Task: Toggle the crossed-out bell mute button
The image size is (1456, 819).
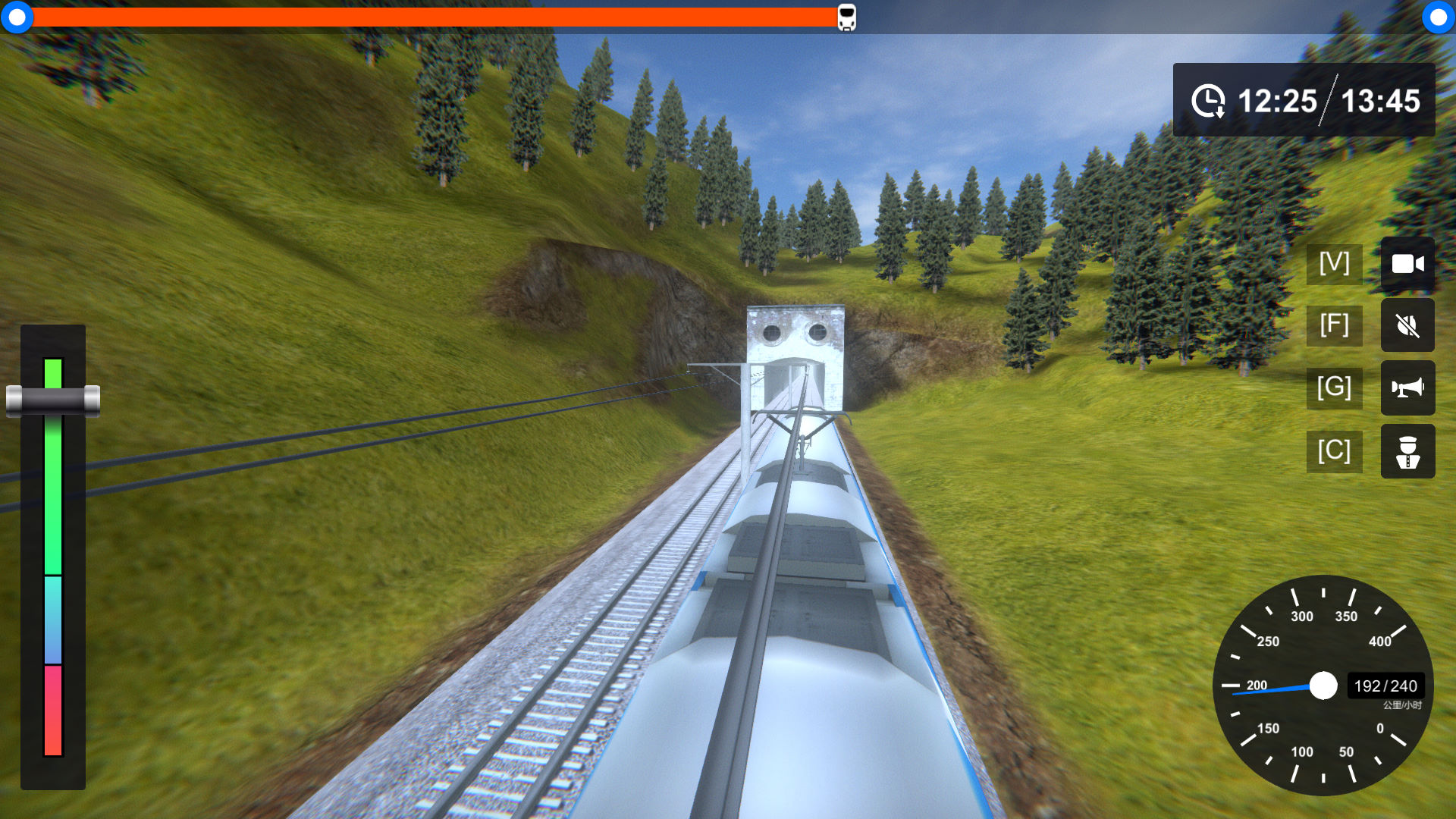Action: [1407, 325]
